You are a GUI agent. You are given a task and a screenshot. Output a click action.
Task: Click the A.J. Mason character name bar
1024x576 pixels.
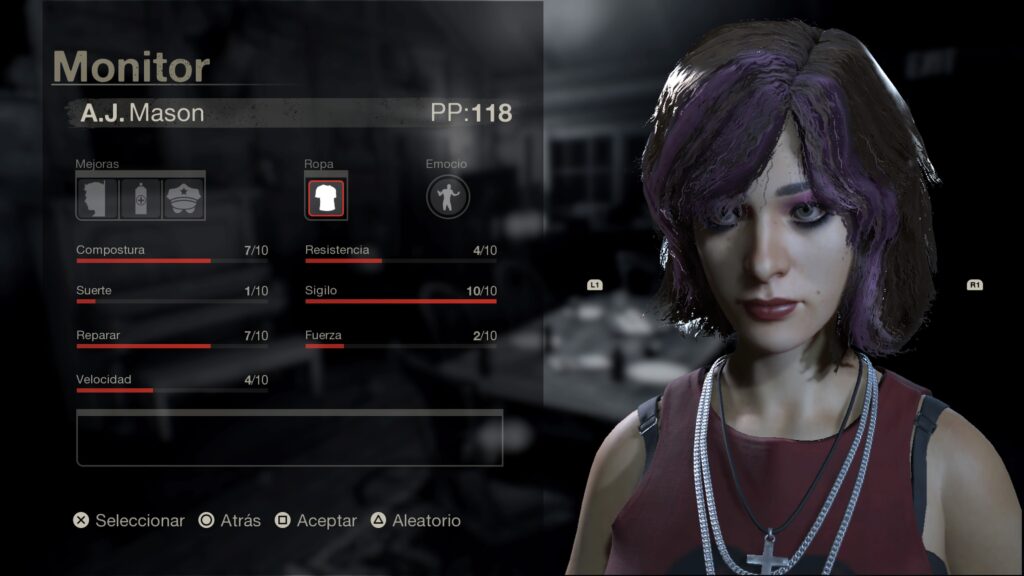(x=290, y=113)
